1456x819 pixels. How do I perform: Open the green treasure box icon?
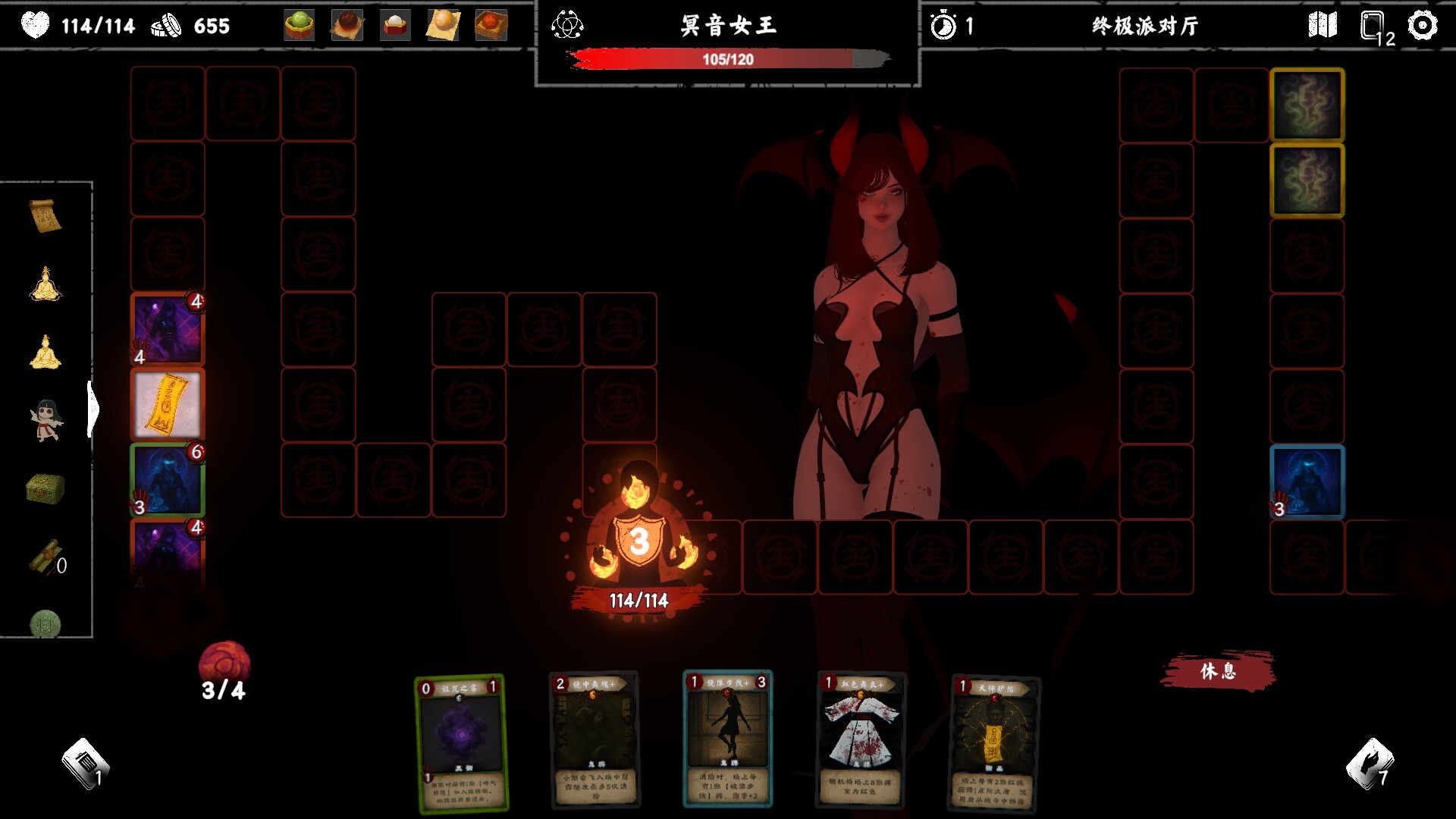[x=44, y=485]
